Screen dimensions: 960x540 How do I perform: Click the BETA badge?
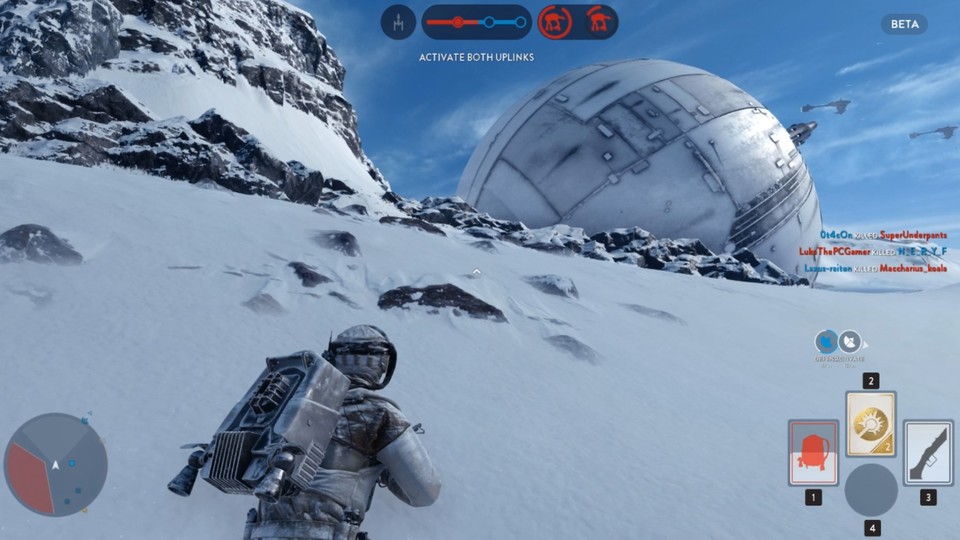click(904, 24)
